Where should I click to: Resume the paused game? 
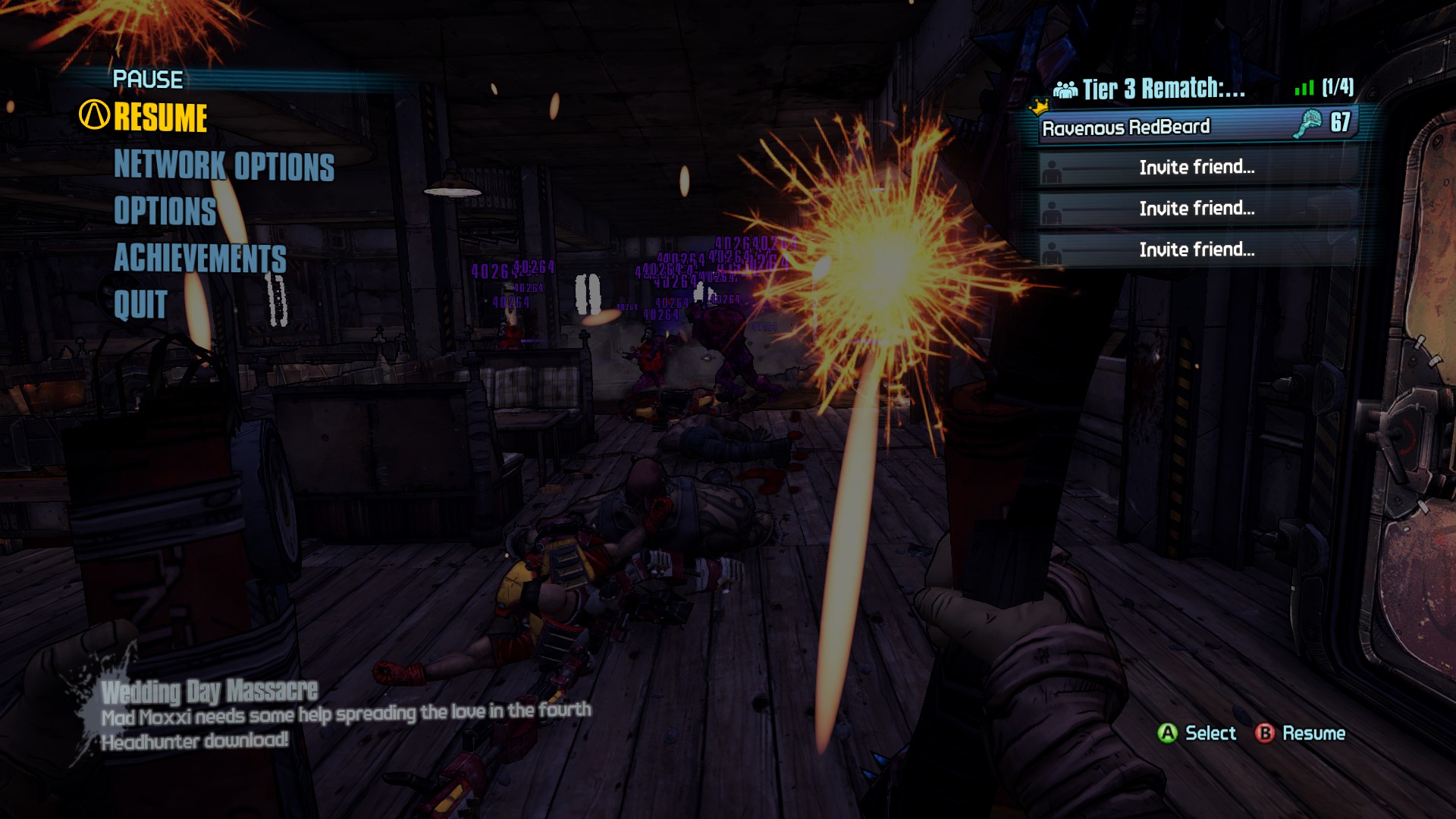click(160, 118)
